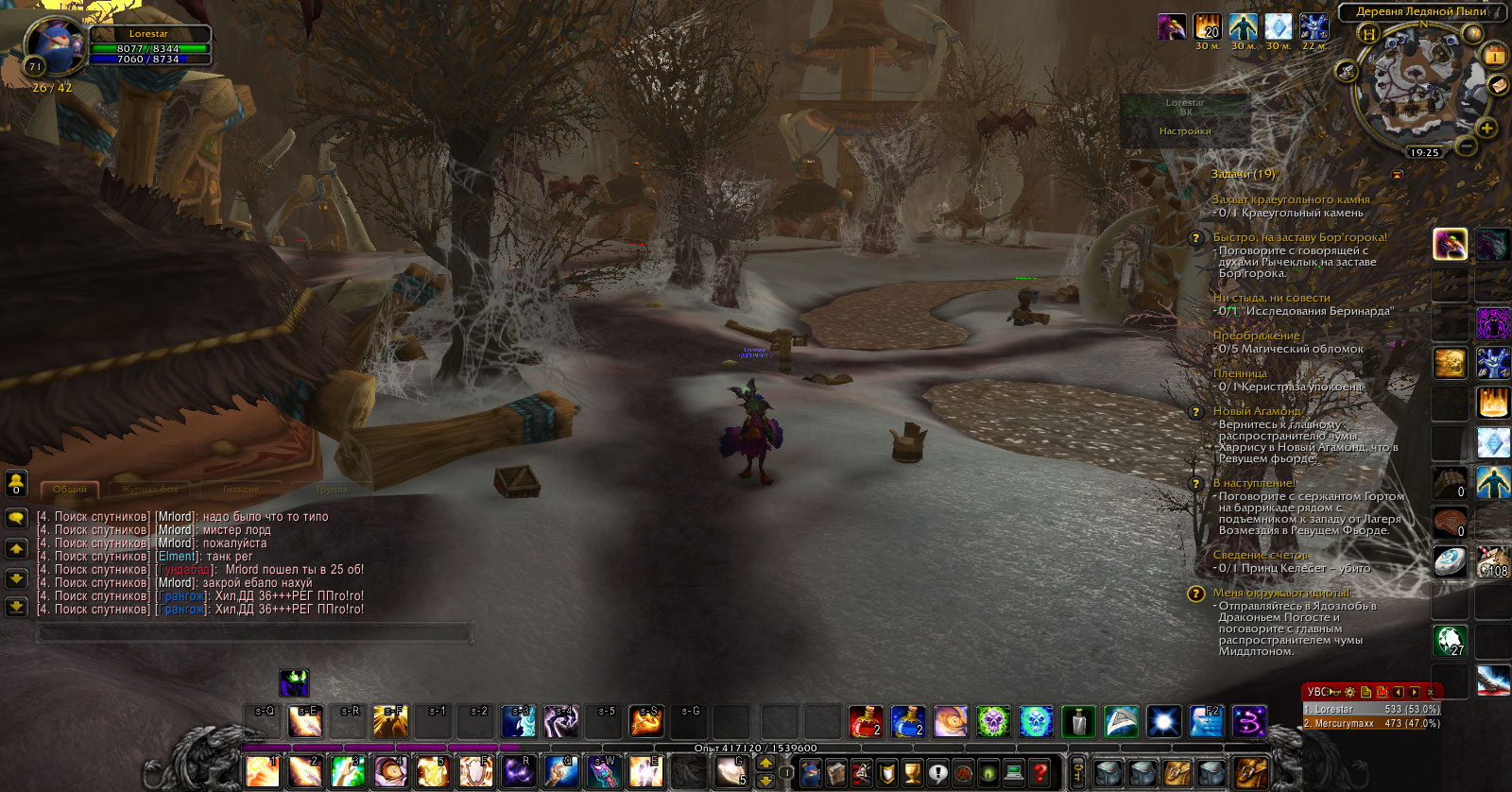Open the red question mark help button
This screenshot has height=792, width=1512.
[x=1039, y=773]
